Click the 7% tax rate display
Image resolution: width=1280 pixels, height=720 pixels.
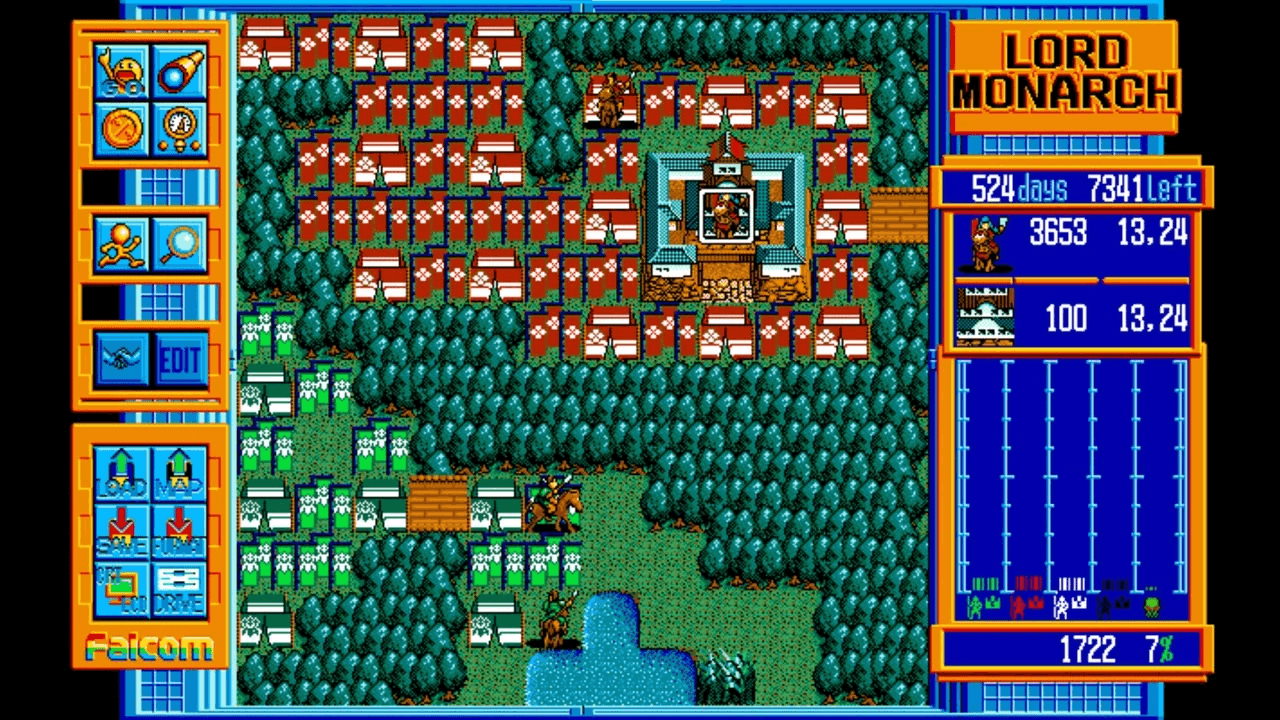click(x=1160, y=650)
